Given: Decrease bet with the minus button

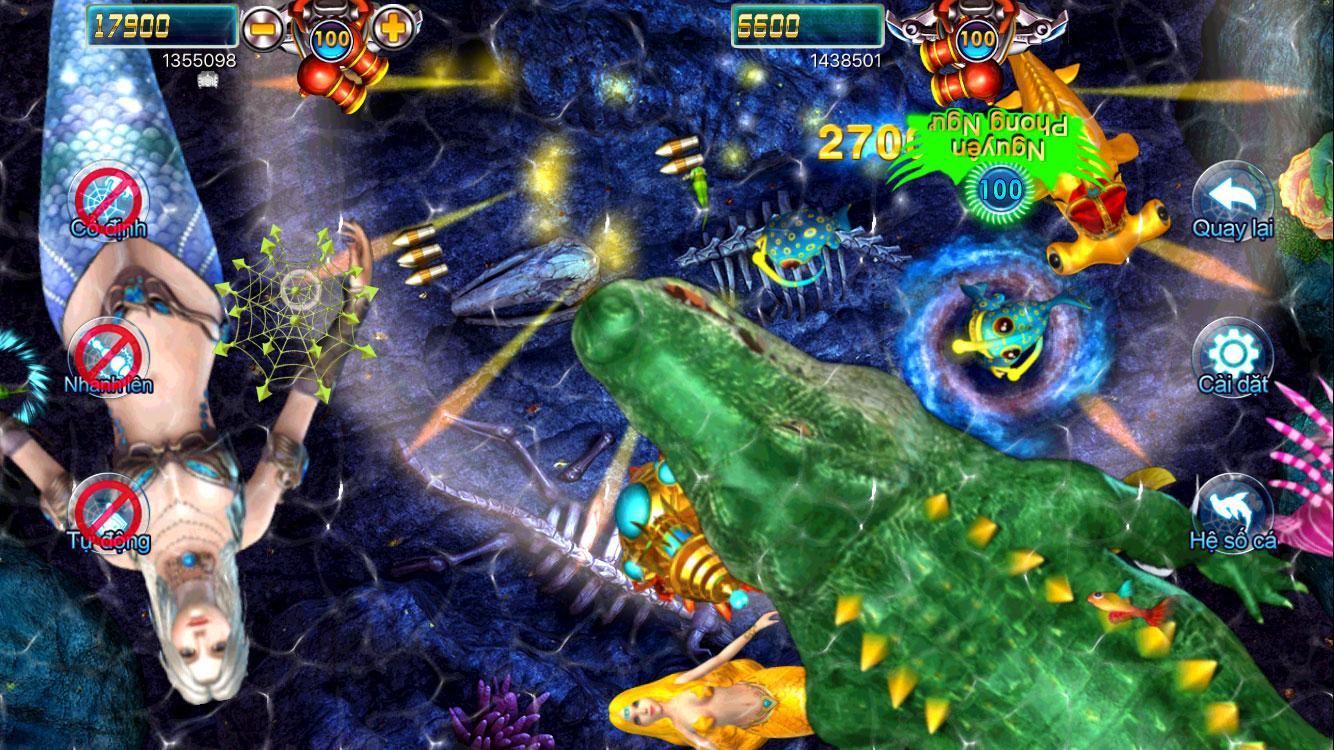Looking at the screenshot, I should [x=262, y=28].
